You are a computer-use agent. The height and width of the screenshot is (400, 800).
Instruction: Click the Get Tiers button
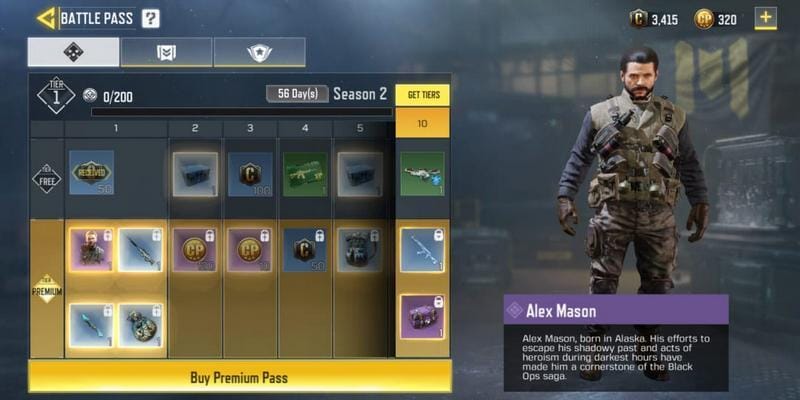click(422, 95)
